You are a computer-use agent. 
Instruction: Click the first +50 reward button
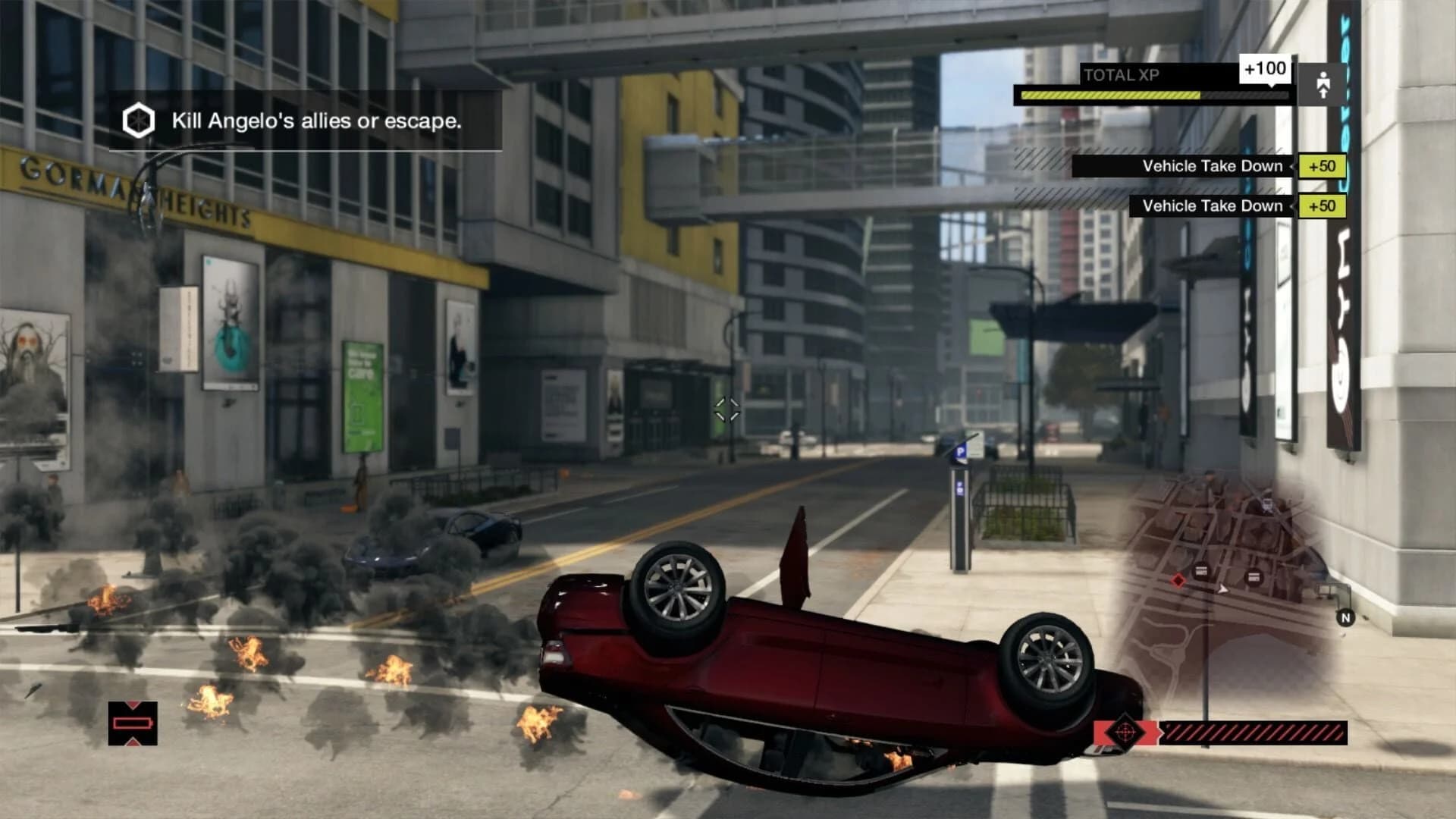click(1320, 168)
